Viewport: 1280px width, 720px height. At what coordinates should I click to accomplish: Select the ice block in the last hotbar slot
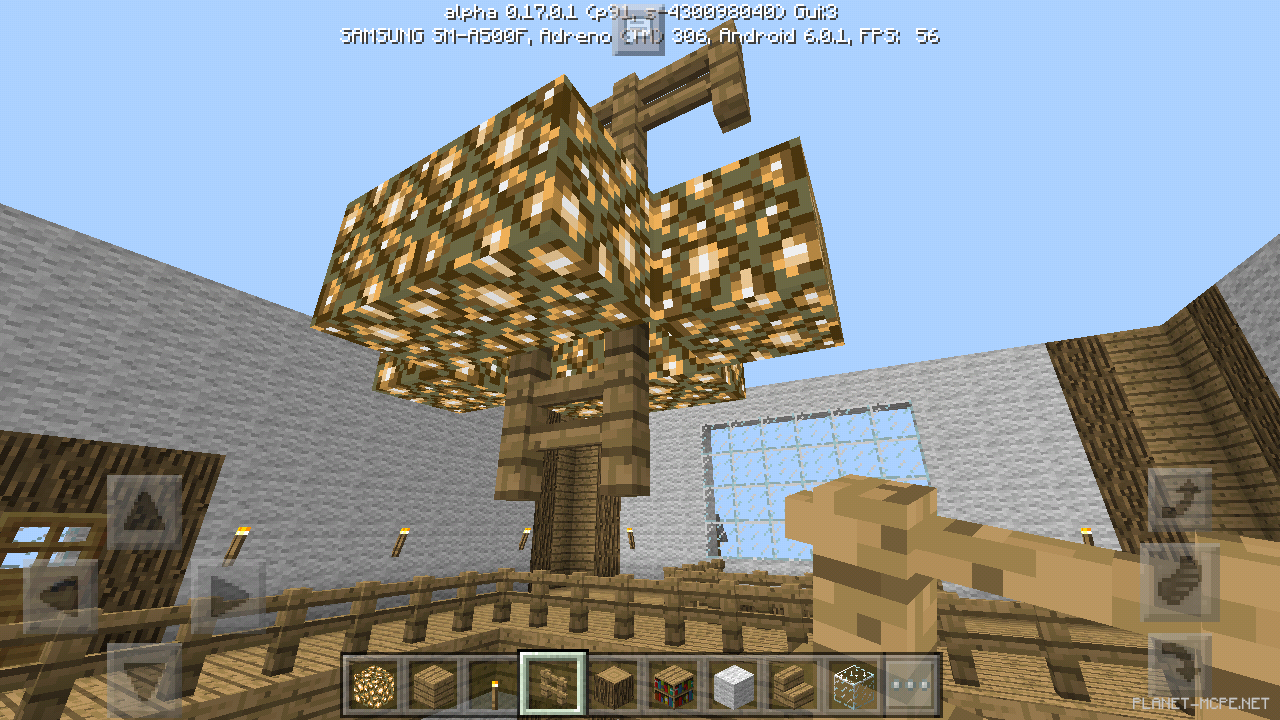click(x=853, y=684)
